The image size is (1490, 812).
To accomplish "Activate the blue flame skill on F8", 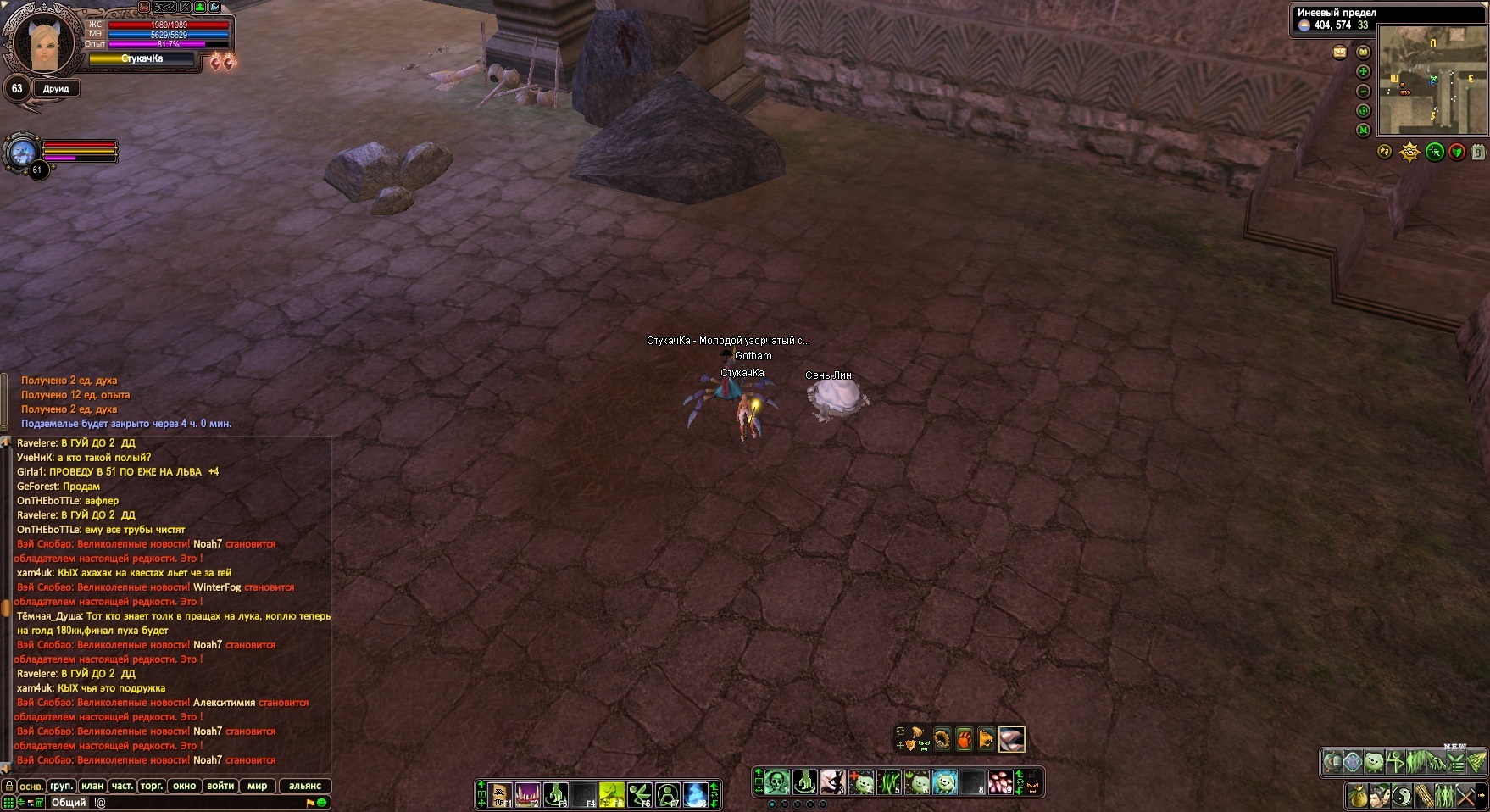I will click(696, 794).
